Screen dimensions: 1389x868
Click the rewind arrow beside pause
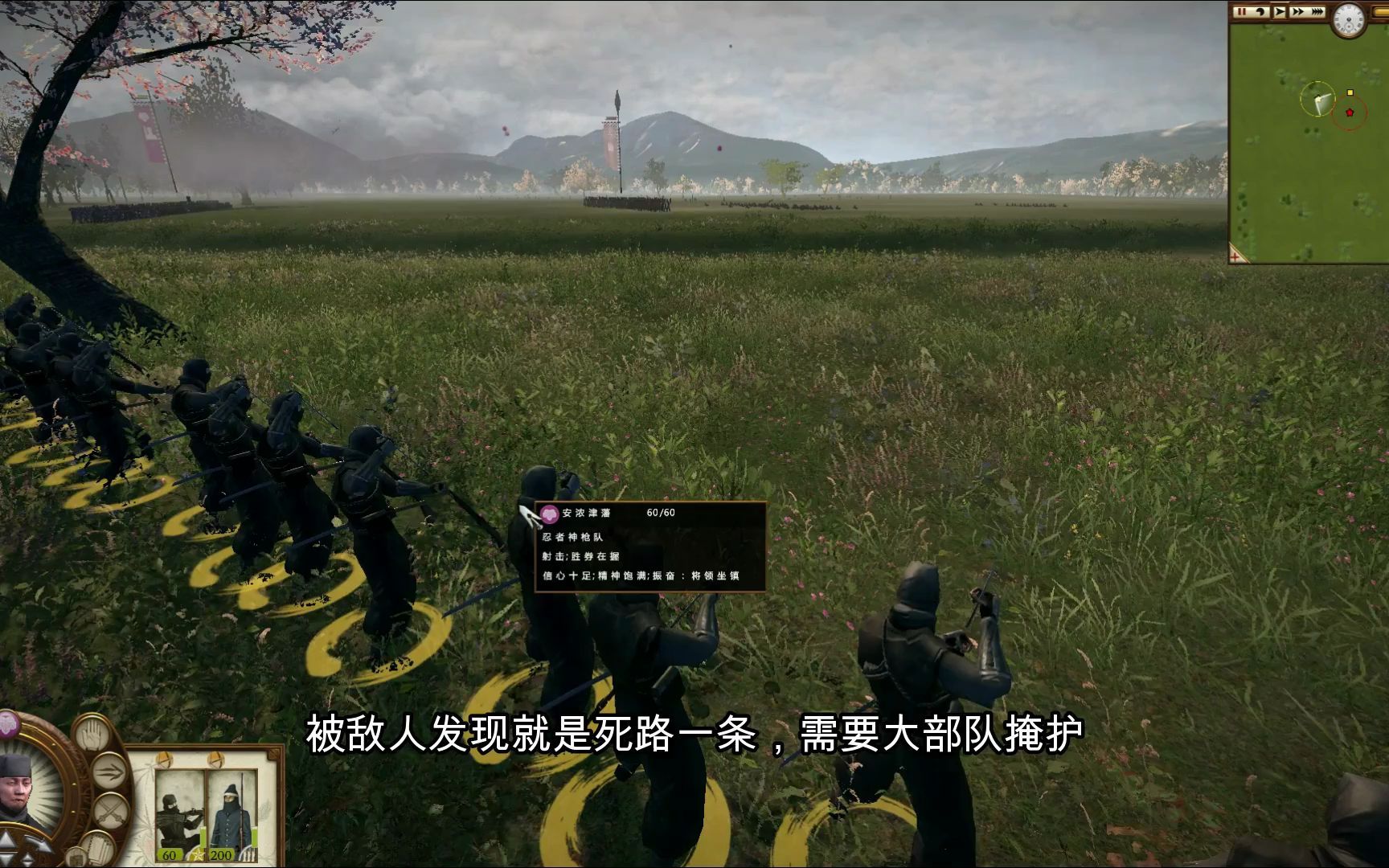click(x=1260, y=12)
